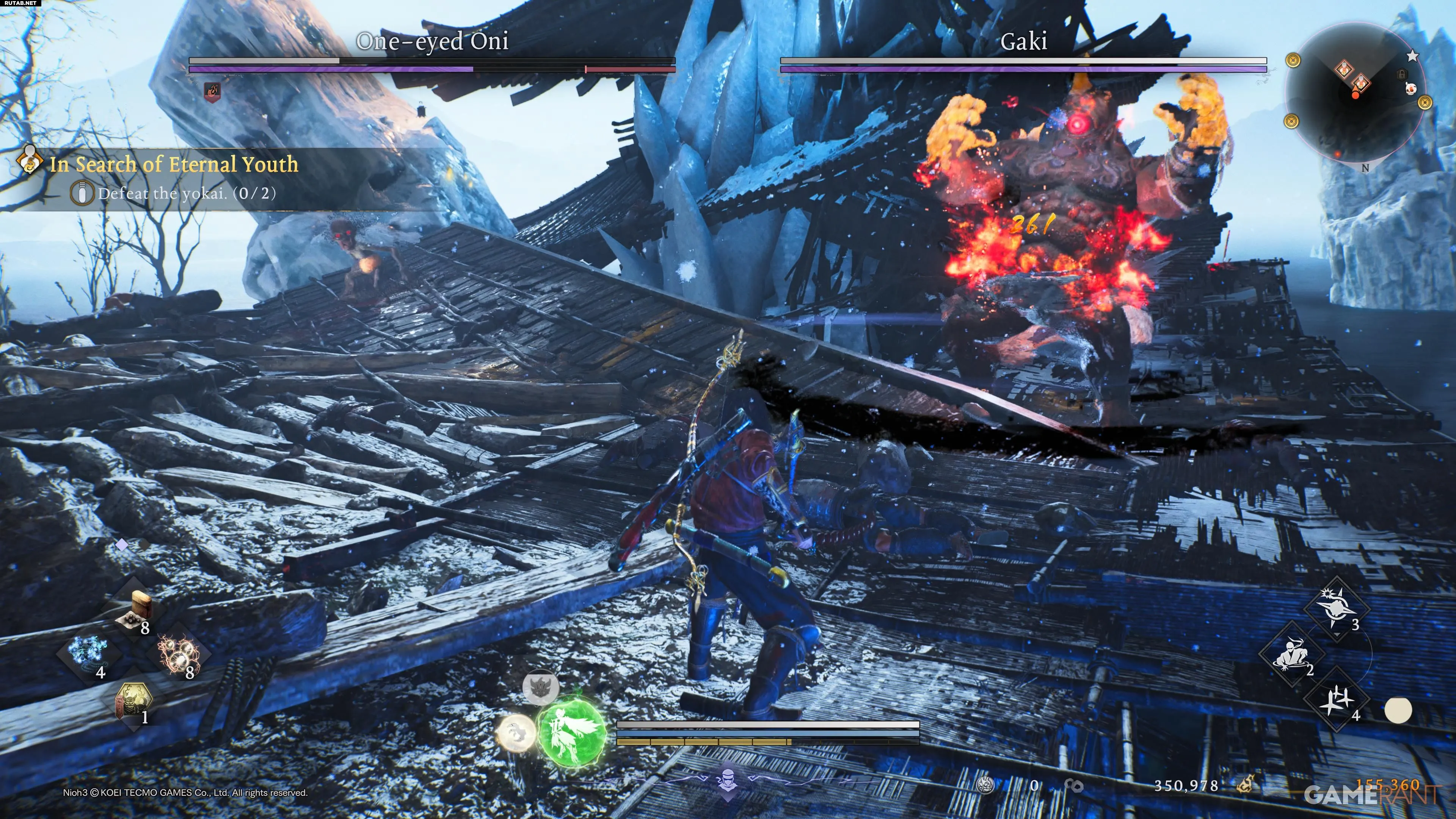
Task: Select the pale glowing spirit orb
Action: coord(516,733)
